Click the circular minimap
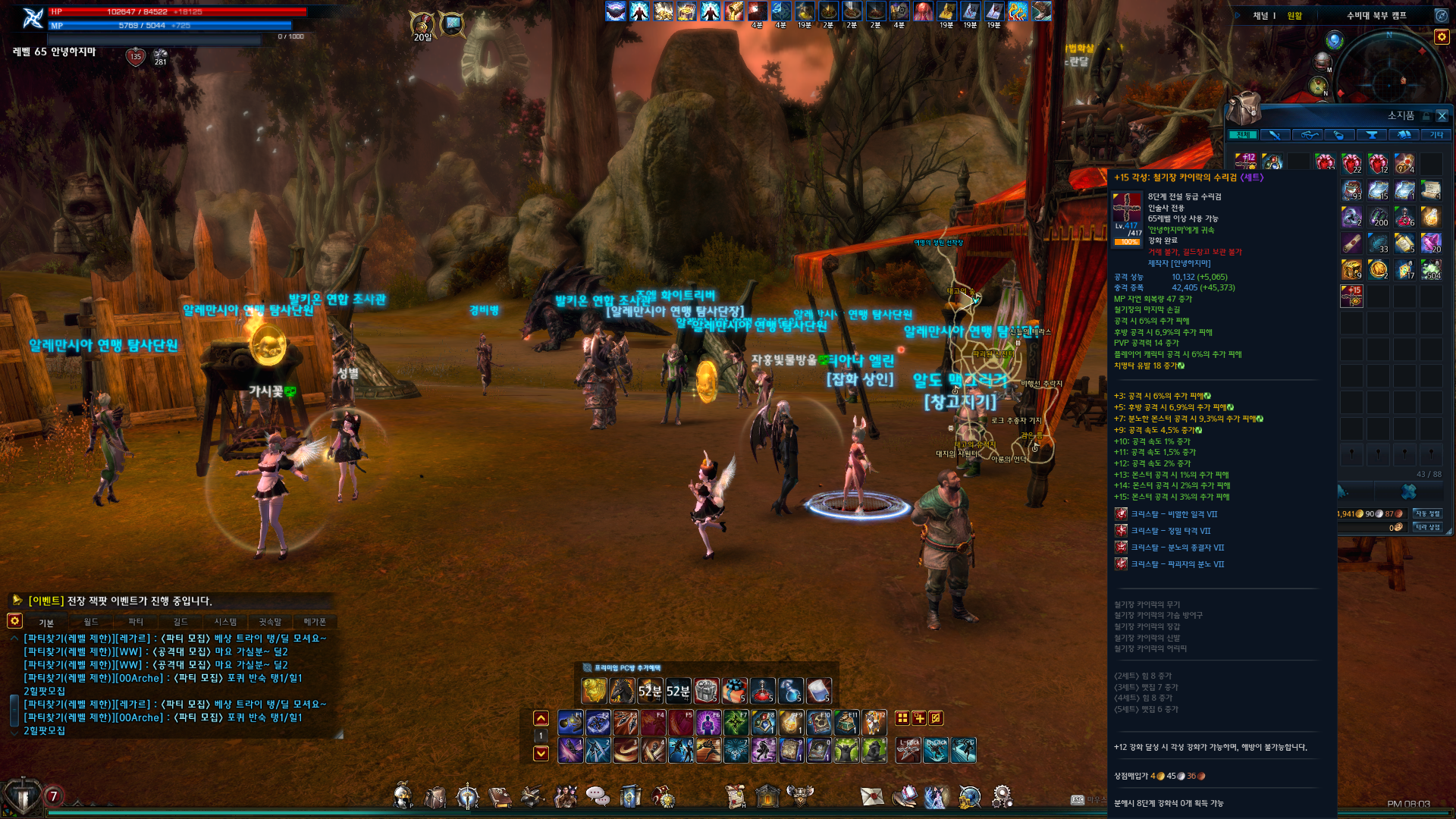Image resolution: width=1456 pixels, height=819 pixels. pos(1389,76)
